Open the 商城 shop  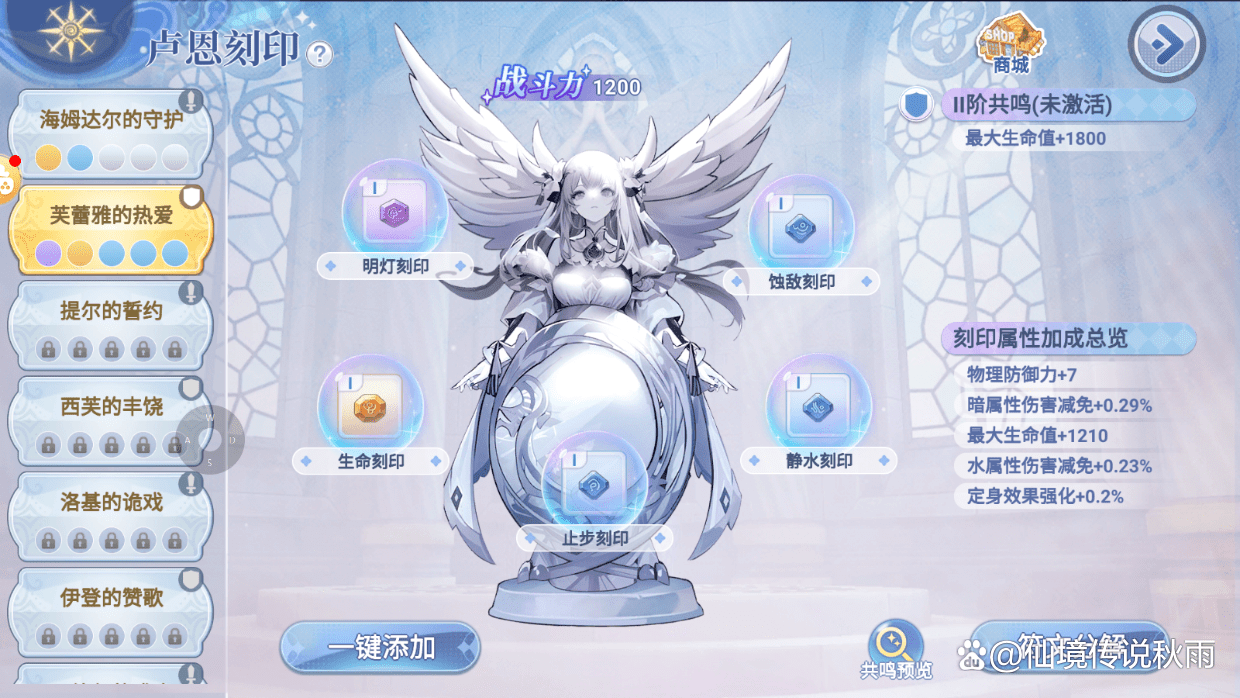point(1011,45)
